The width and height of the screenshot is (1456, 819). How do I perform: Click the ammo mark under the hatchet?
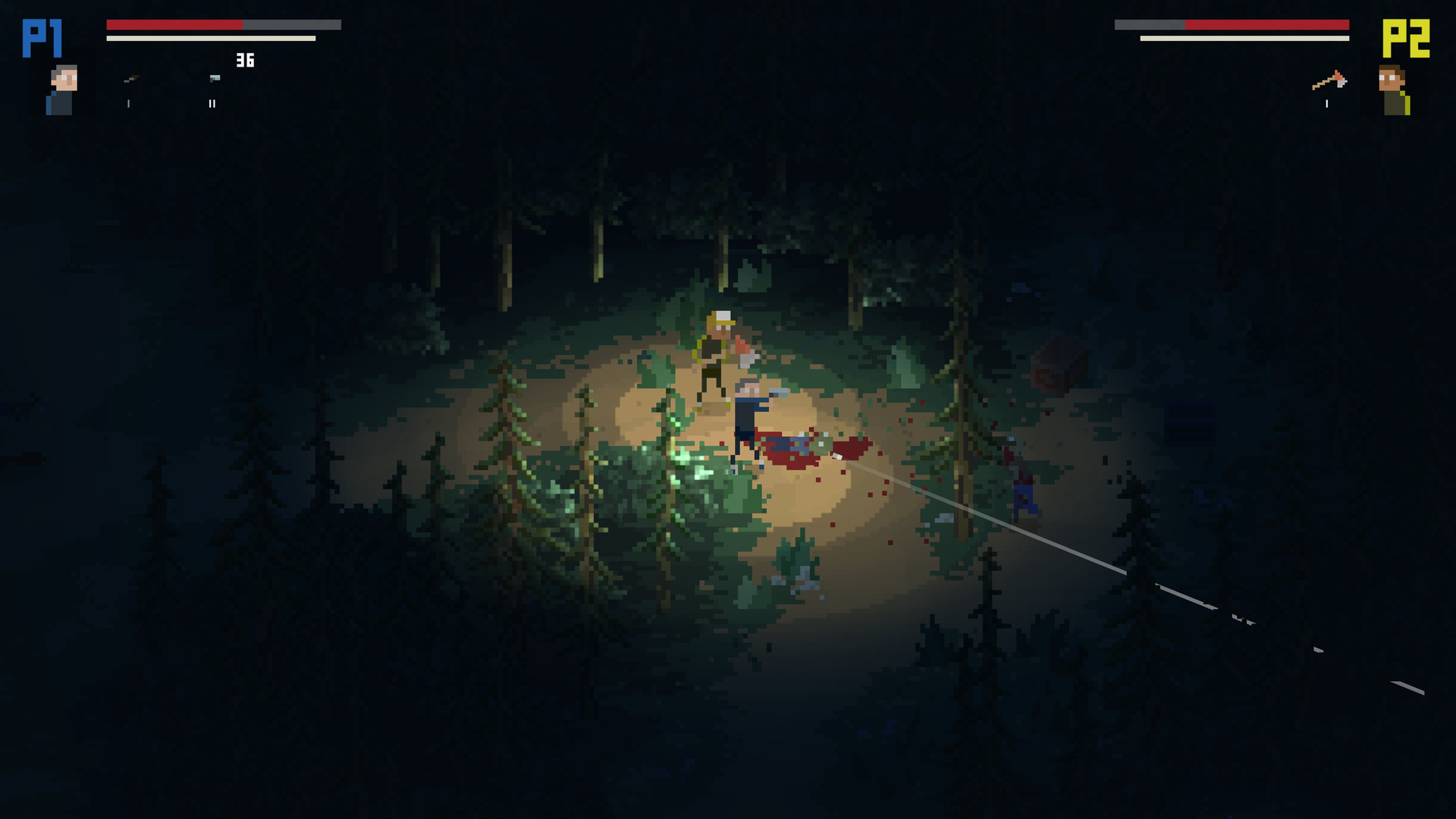1326,104
